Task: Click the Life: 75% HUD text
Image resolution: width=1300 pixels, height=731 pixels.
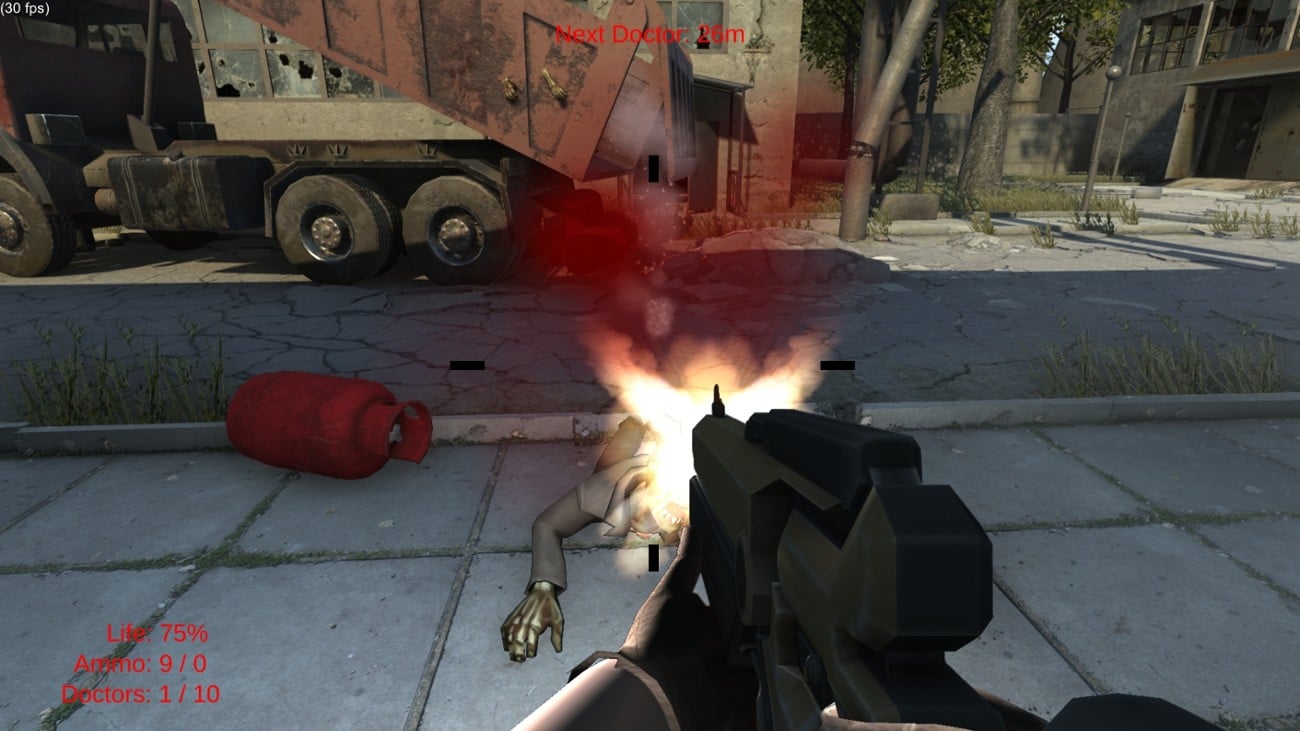Action: tap(157, 632)
